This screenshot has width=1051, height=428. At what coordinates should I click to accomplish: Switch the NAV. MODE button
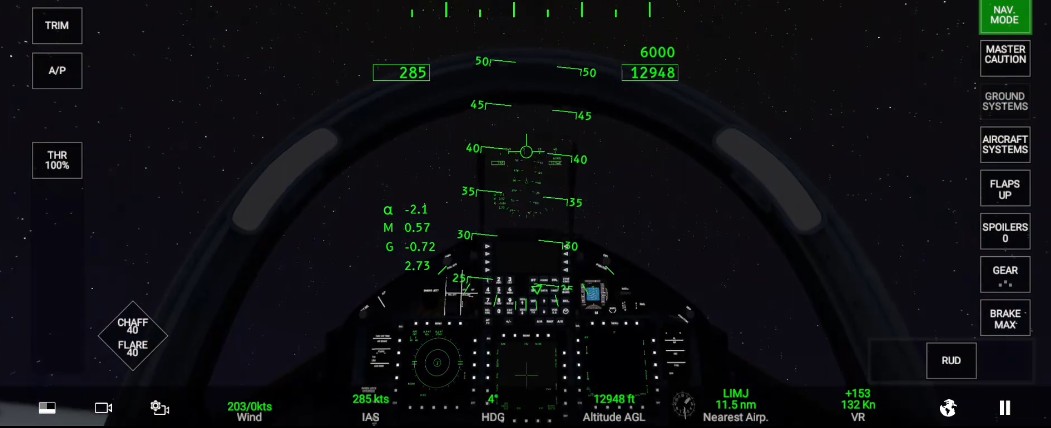click(1005, 15)
